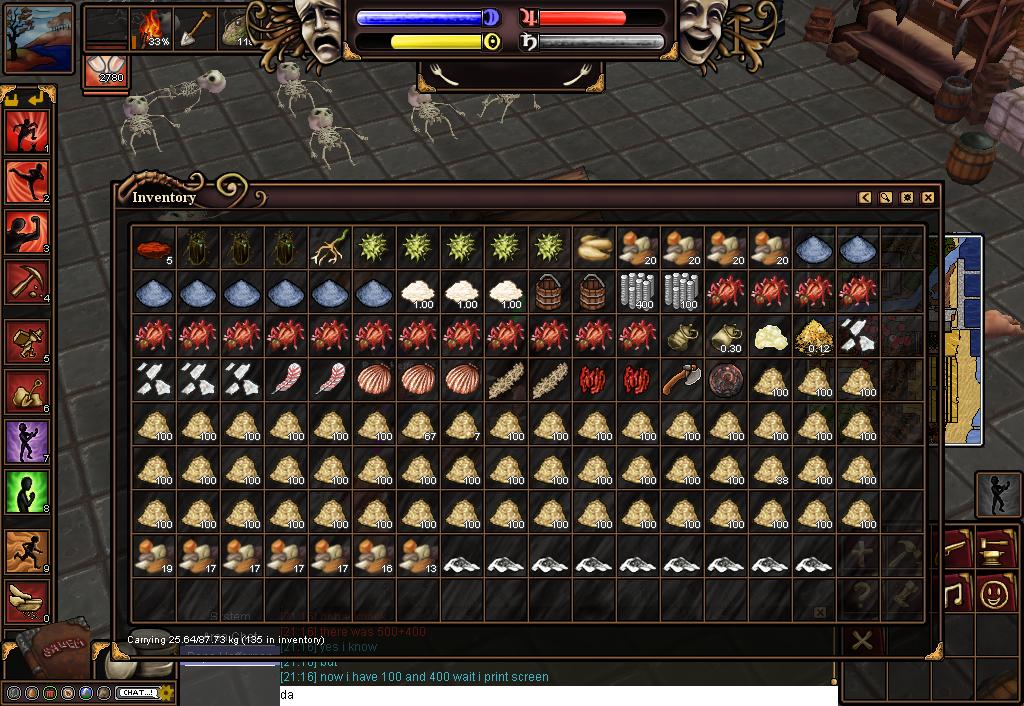Activate the pickaxe mining skill in slot 4

[27, 282]
